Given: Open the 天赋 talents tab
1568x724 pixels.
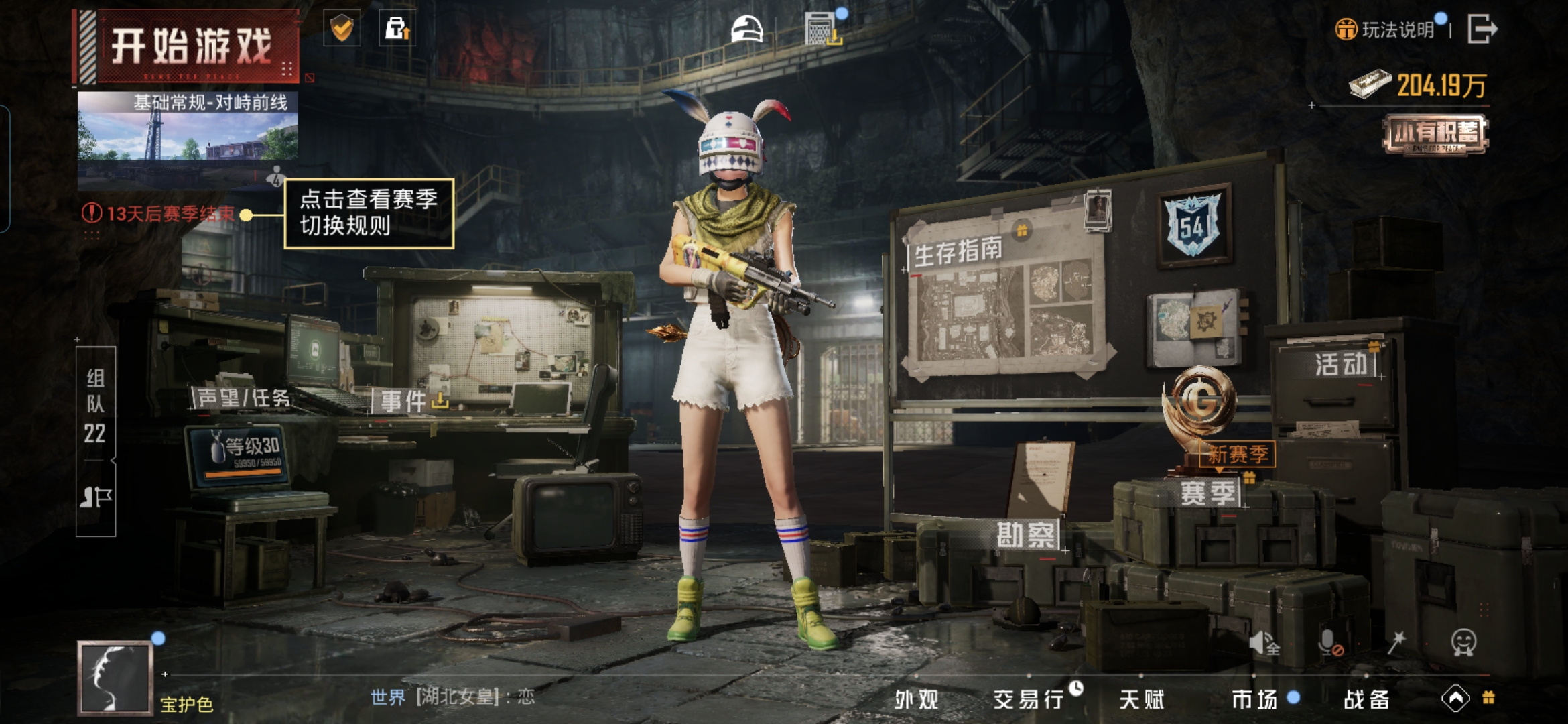Looking at the screenshot, I should click(x=1141, y=699).
